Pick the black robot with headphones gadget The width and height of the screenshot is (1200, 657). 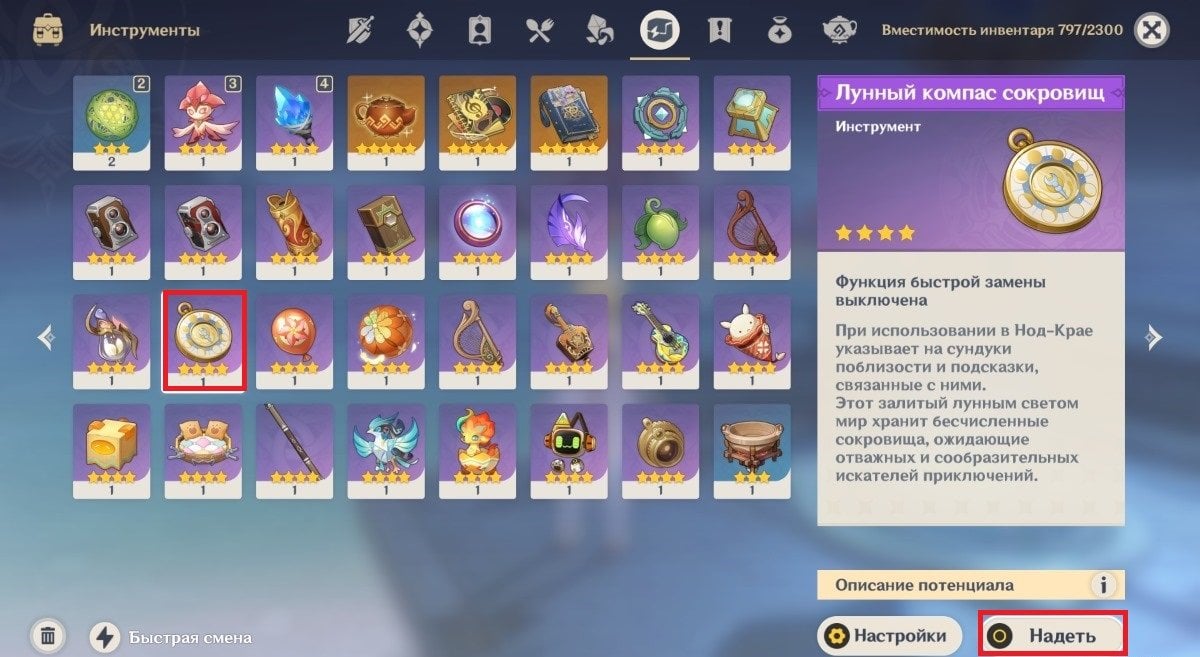(569, 449)
